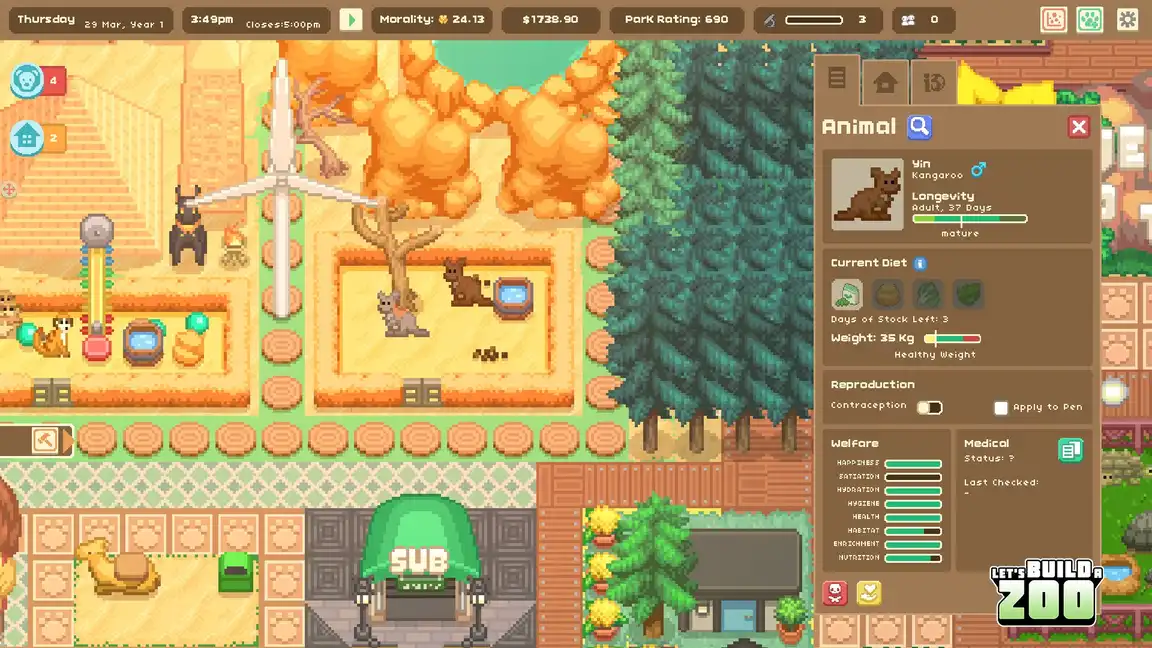Click the Current Diet info icon
Screen dimensions: 1152x648
920,263
